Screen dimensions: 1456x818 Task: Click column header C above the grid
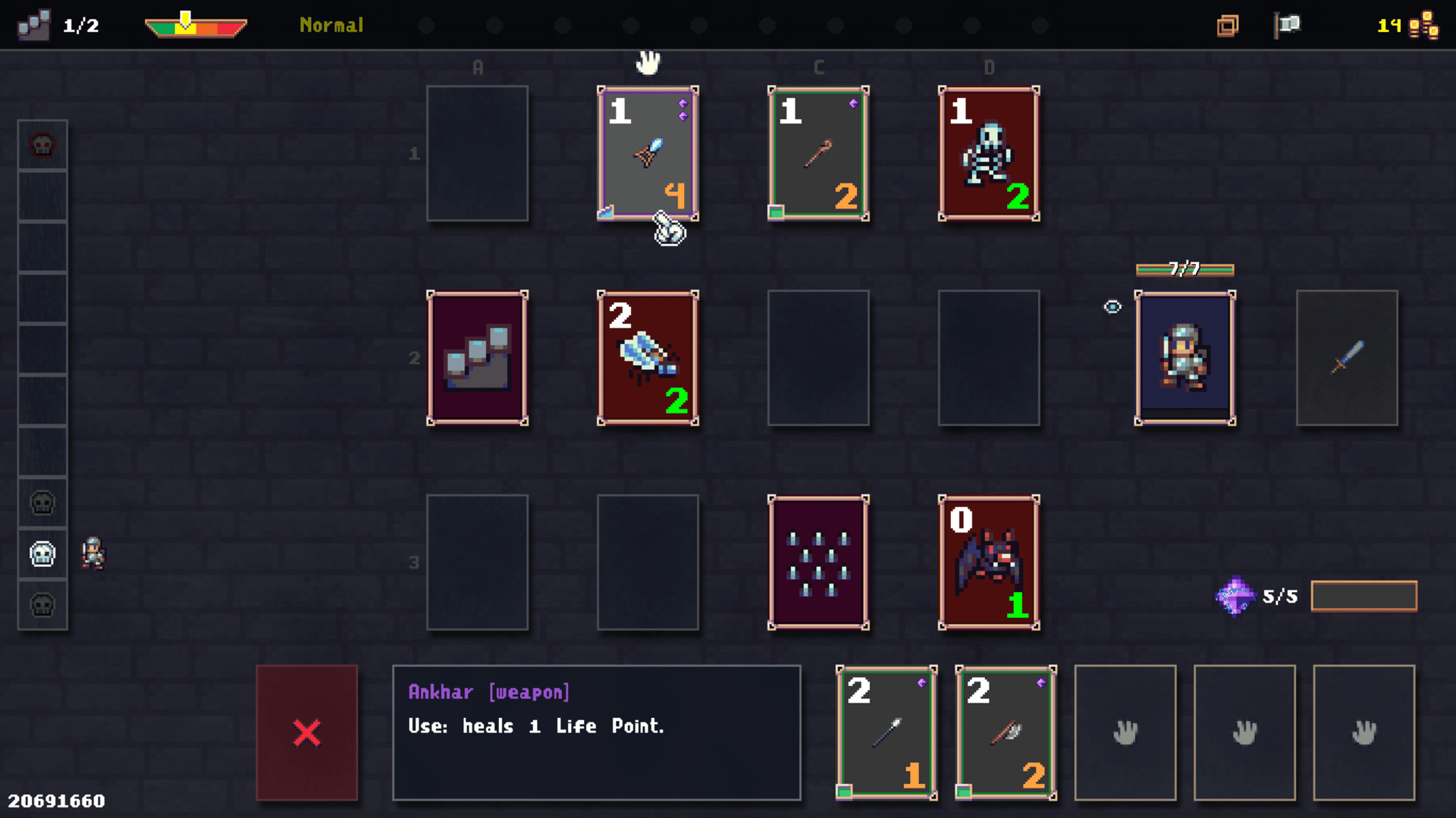(818, 67)
